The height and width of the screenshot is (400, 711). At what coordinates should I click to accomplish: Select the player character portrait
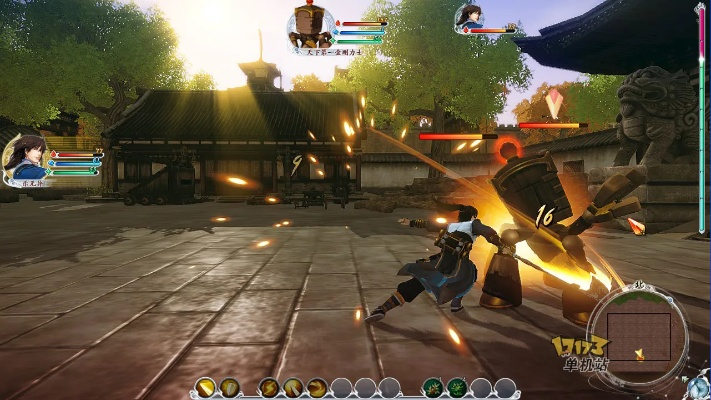27,158
